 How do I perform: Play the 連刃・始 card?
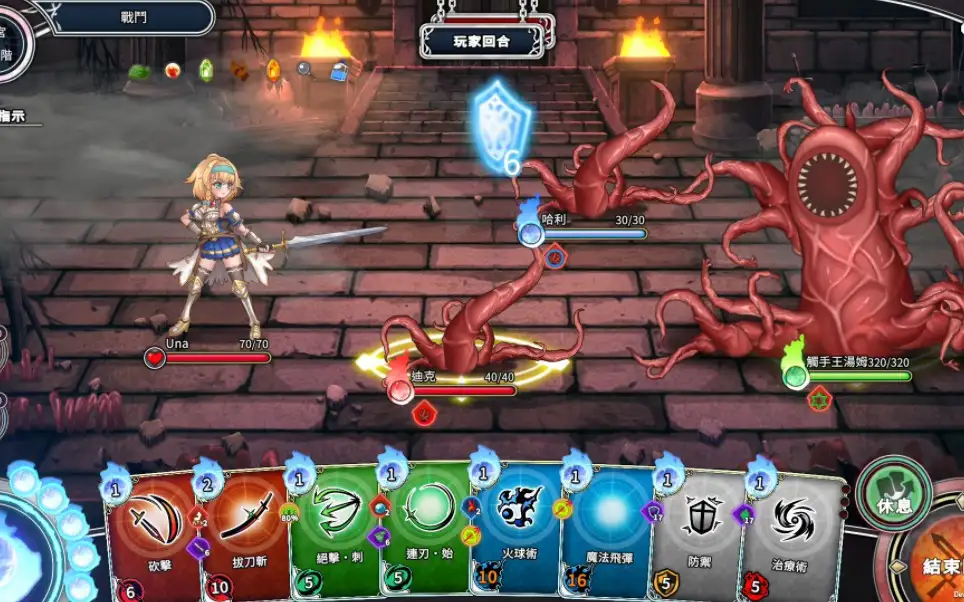426,530
